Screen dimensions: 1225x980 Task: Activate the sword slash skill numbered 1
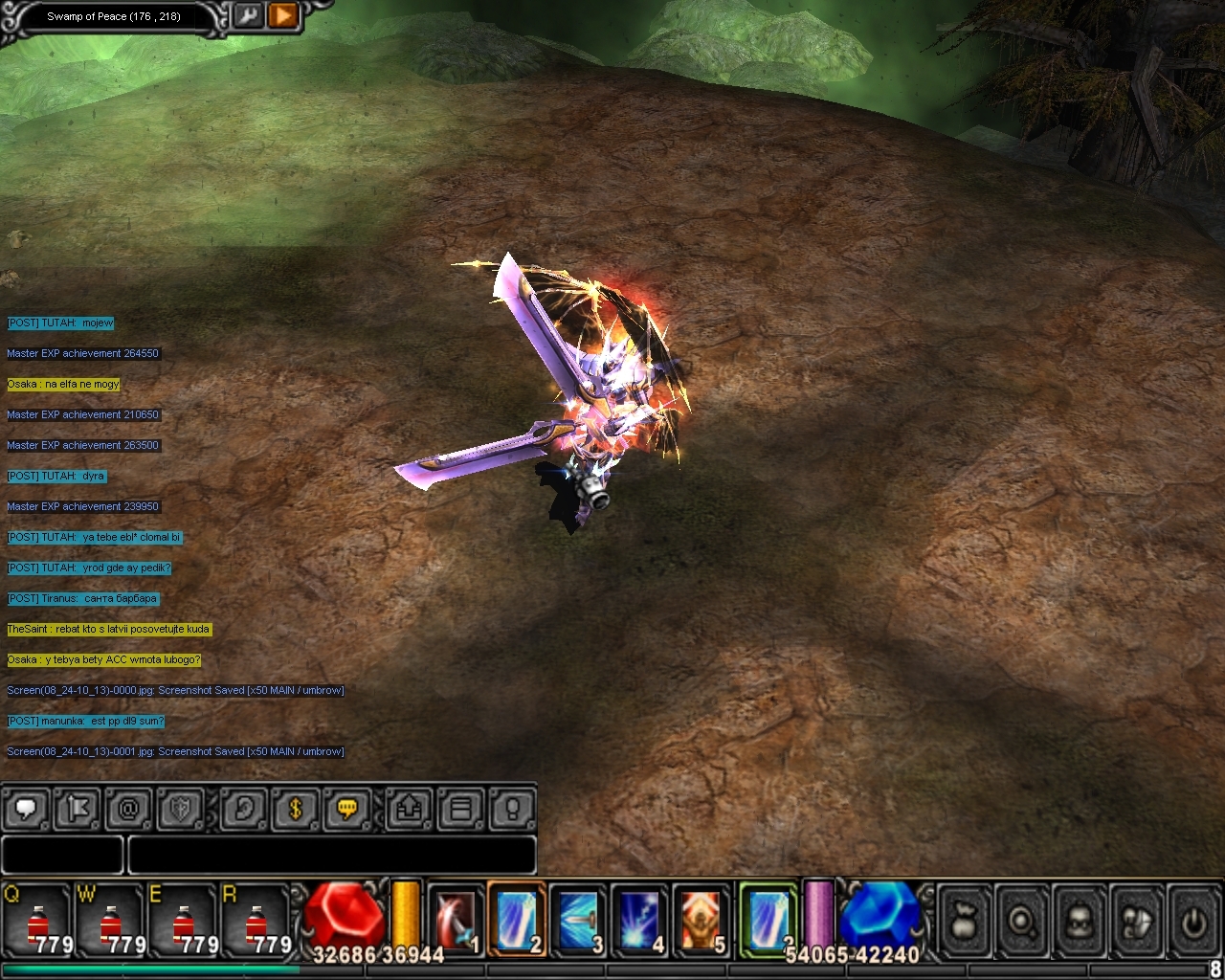click(456, 921)
